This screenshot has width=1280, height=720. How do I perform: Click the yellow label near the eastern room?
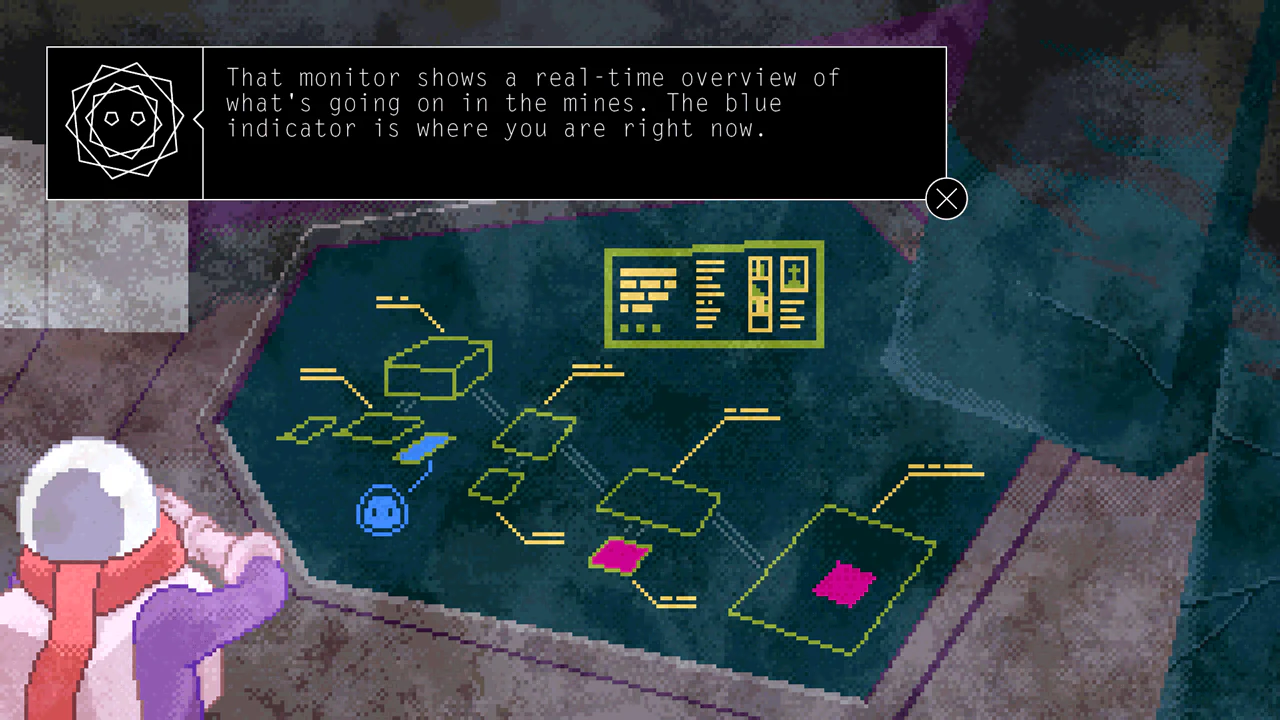pyautogui.click(x=942, y=470)
